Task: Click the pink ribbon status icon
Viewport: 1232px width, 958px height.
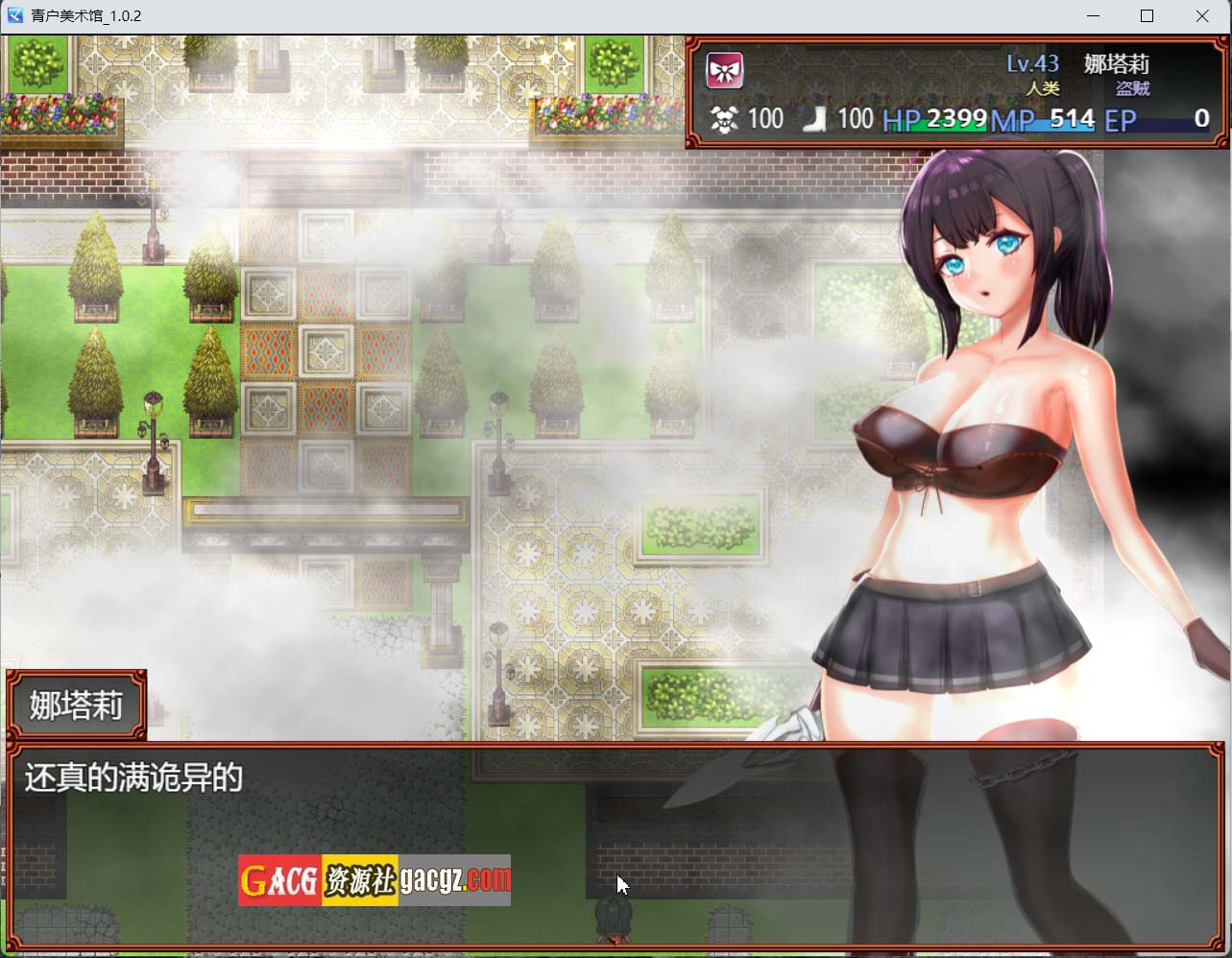Action: point(725,70)
